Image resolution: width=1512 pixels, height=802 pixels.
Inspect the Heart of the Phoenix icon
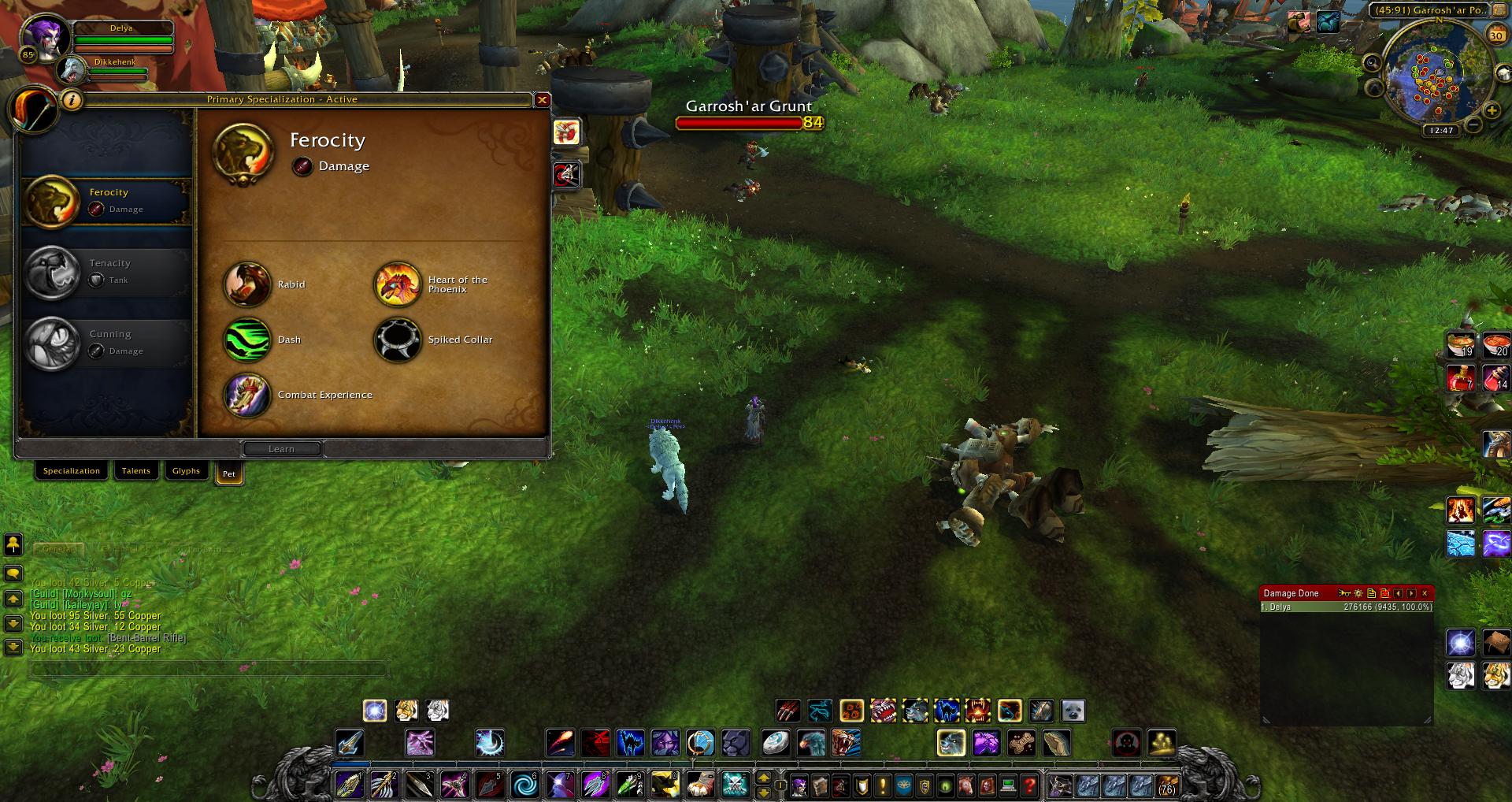pos(397,284)
